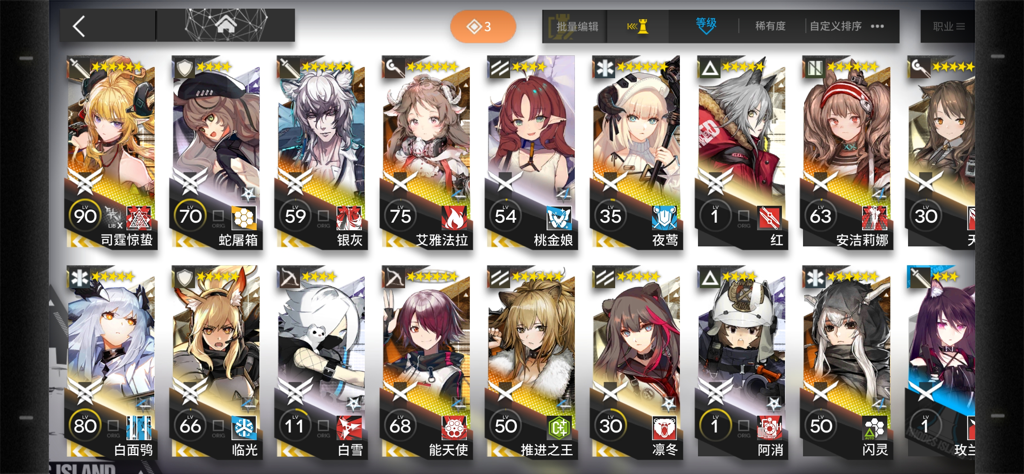Go back using the left arrow
Viewport: 1024px width, 474px height.
(80, 26)
